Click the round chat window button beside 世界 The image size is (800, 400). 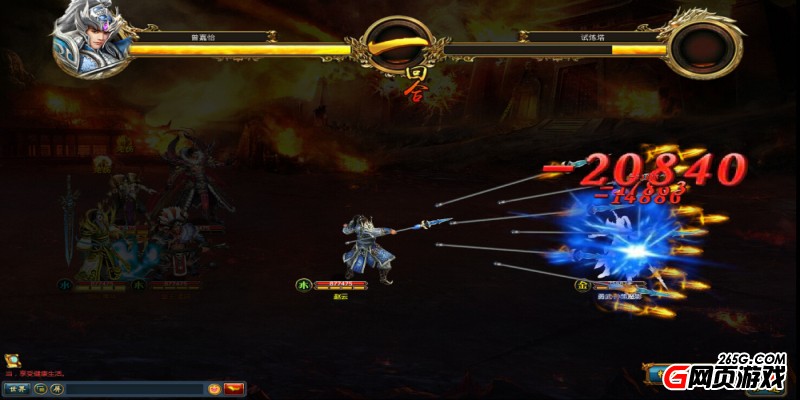[40, 388]
